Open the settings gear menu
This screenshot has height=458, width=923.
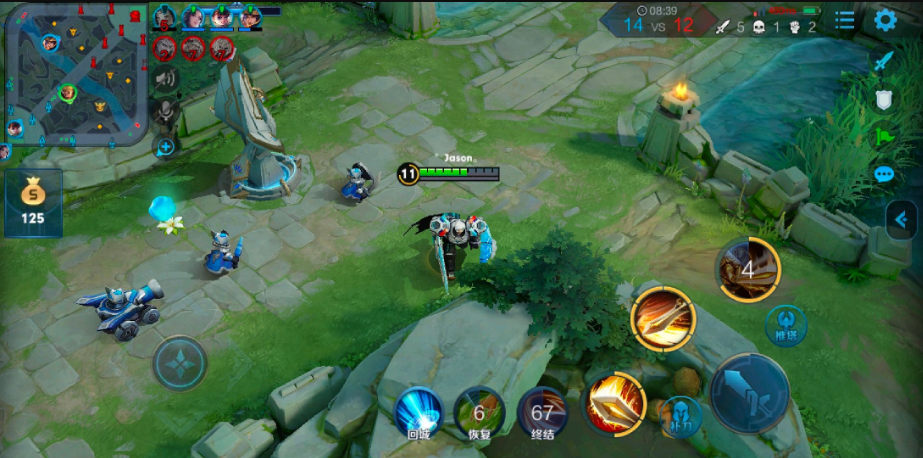point(885,20)
